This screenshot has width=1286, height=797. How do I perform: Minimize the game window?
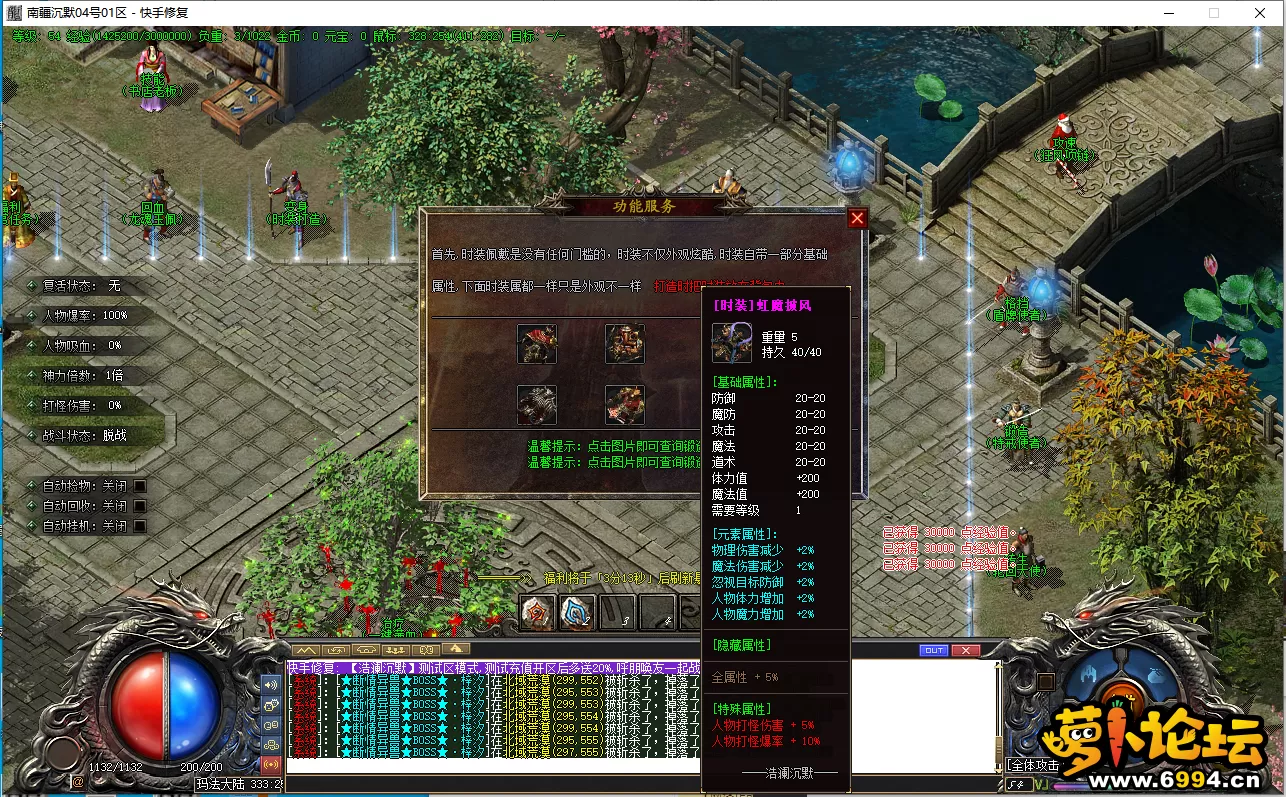pyautogui.click(x=1170, y=13)
